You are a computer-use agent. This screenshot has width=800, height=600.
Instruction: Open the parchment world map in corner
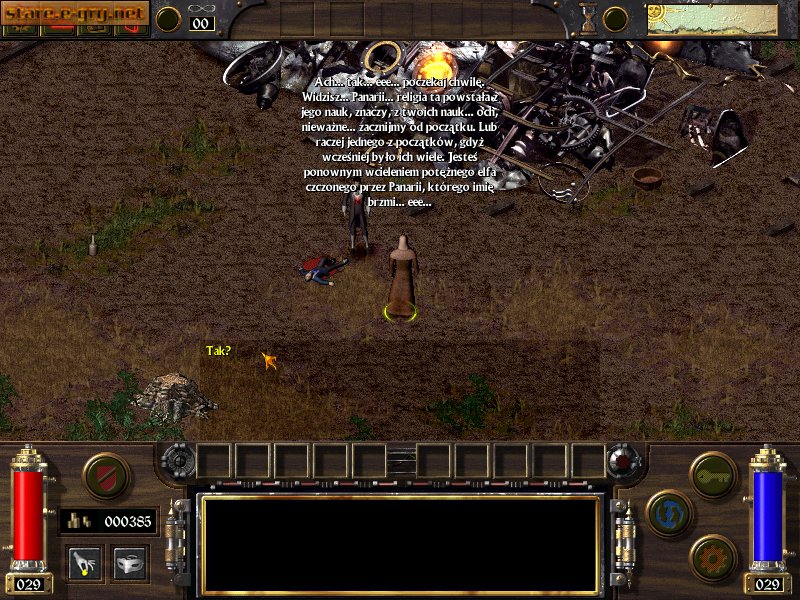(x=712, y=19)
